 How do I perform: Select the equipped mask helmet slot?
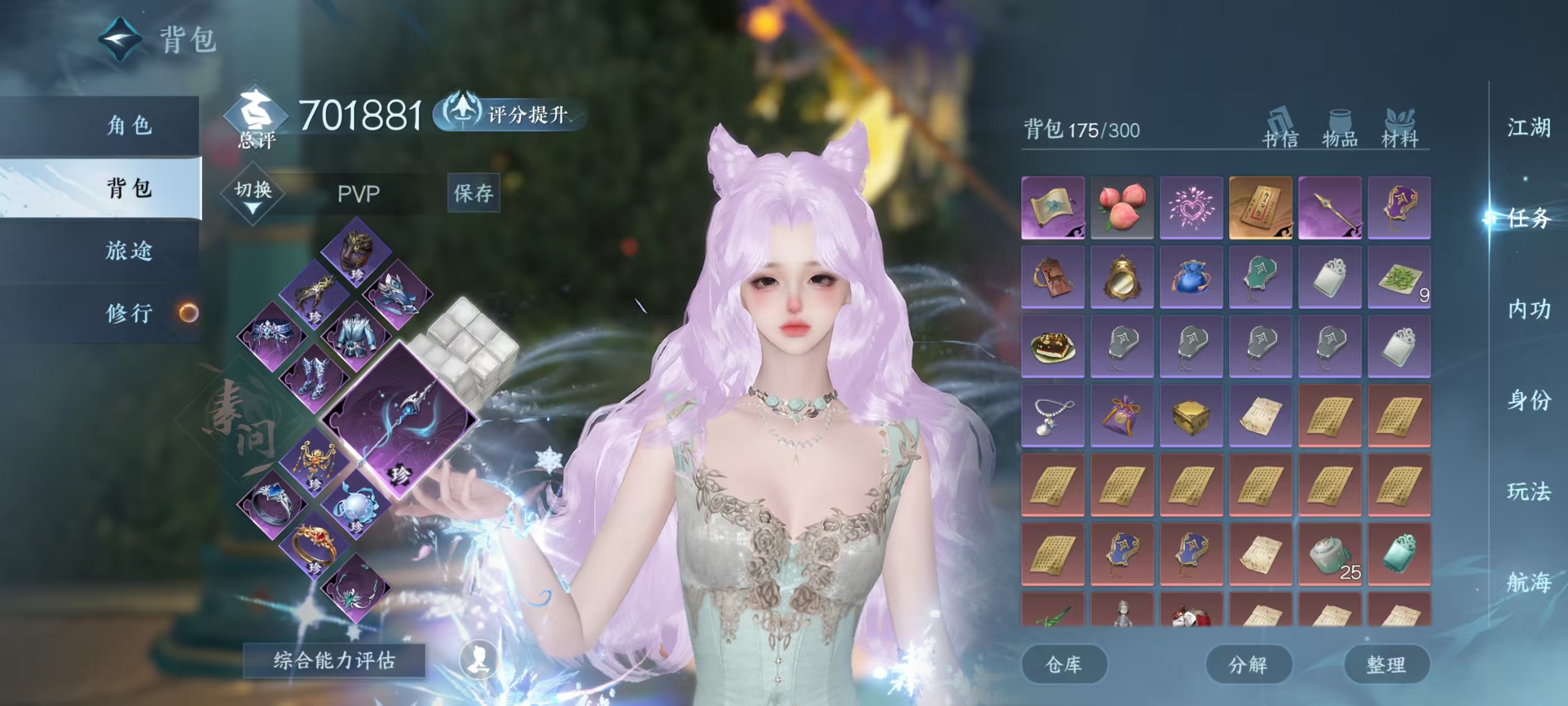(x=357, y=253)
